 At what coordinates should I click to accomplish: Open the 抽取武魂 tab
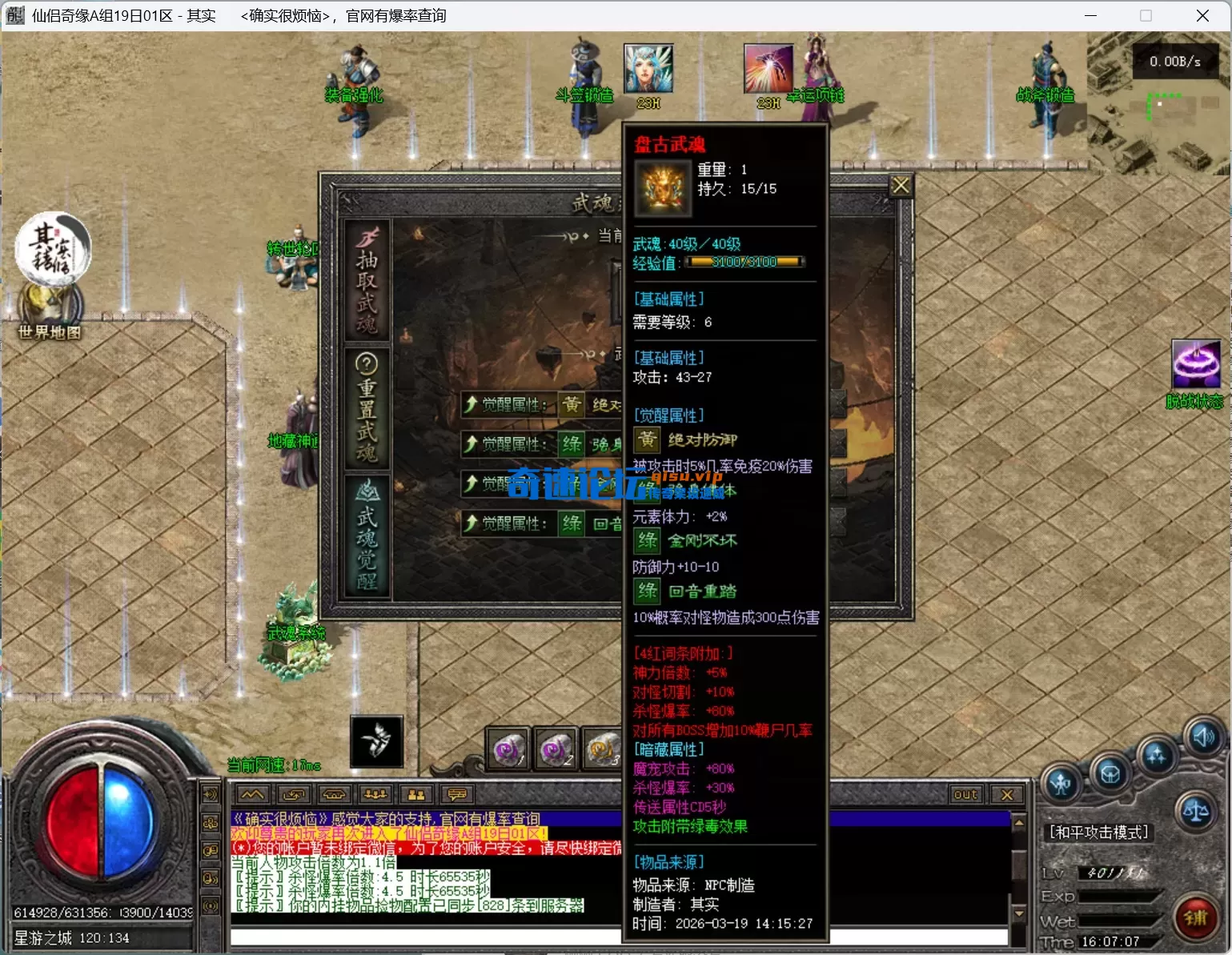(367, 280)
